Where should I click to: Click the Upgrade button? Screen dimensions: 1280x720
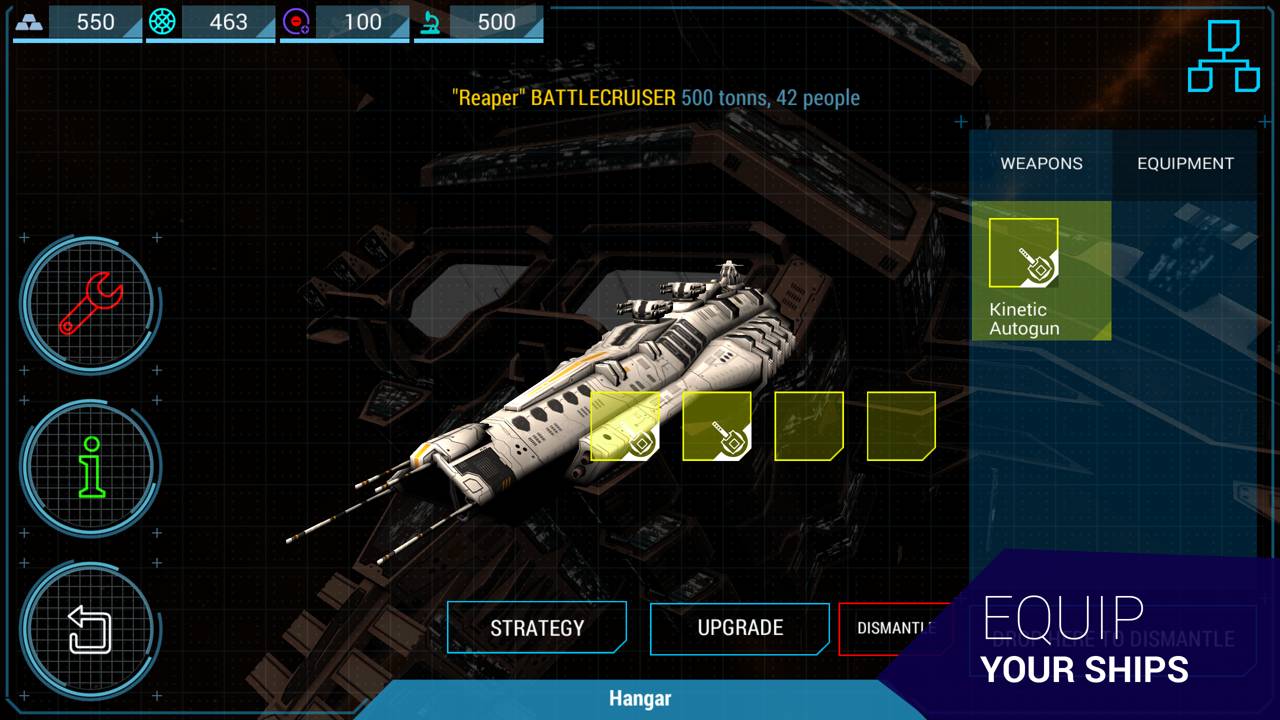[x=740, y=628]
